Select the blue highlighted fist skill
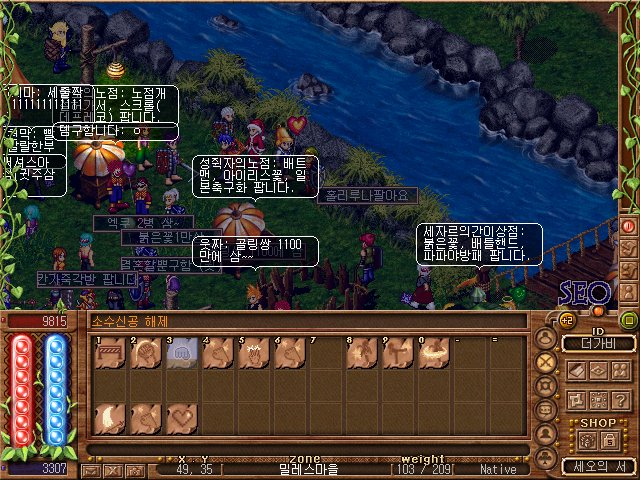Image resolution: width=640 pixels, height=480 pixels. pyautogui.click(x=179, y=354)
